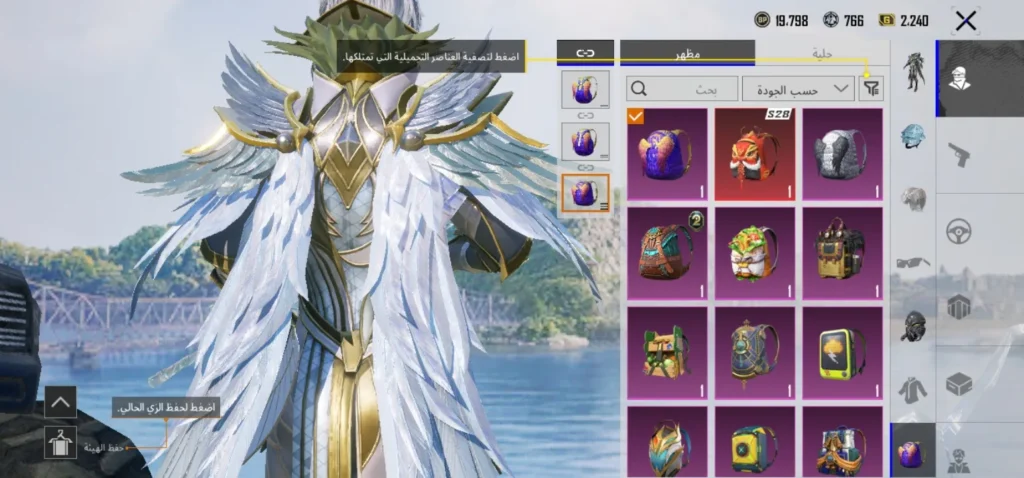Viewport: 1024px width, 478px height.
Task: Select the purple horned backpack with checkmark
Action: coord(667,154)
